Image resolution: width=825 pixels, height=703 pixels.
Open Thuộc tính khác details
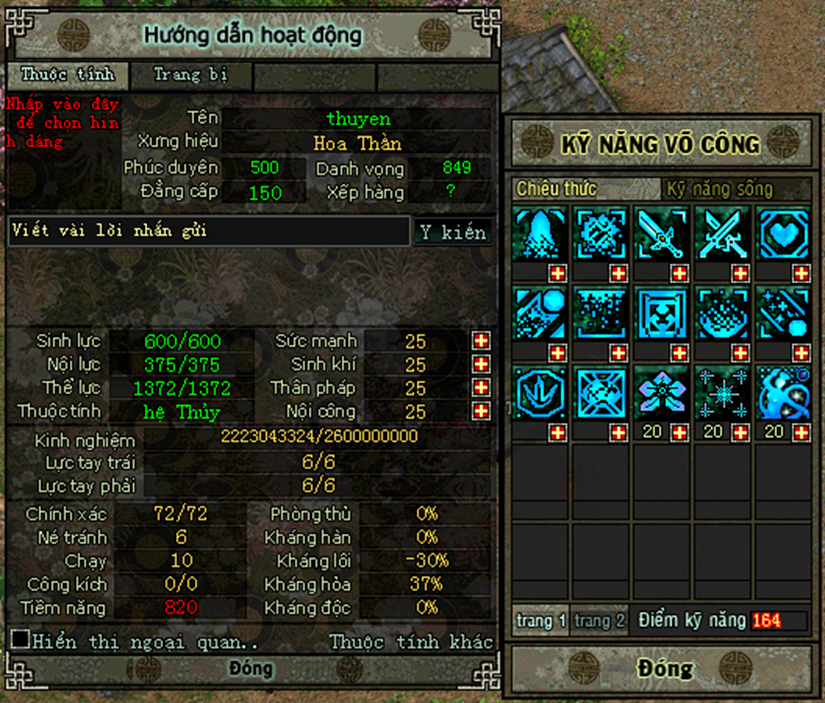click(411, 641)
